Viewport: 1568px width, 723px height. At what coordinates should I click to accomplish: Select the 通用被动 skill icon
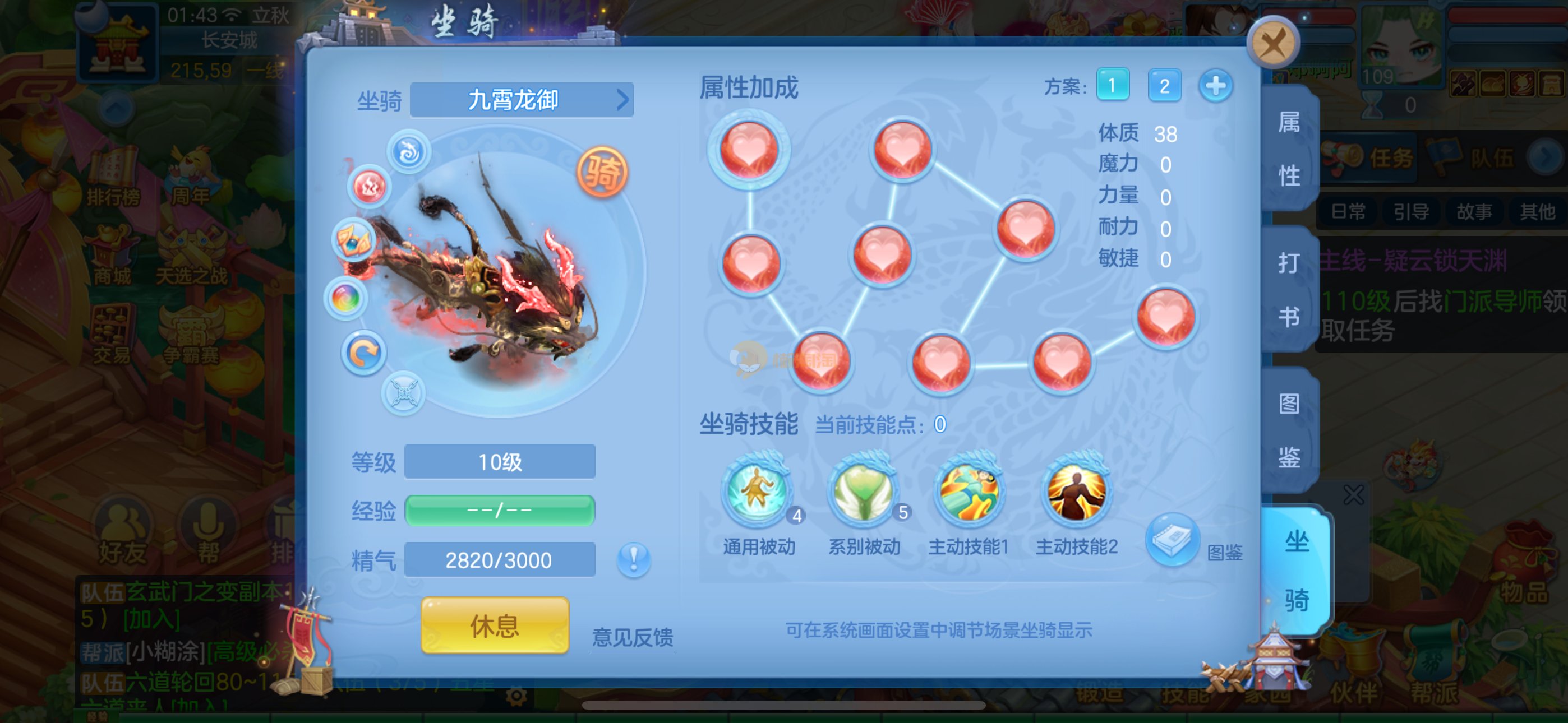pos(757,490)
